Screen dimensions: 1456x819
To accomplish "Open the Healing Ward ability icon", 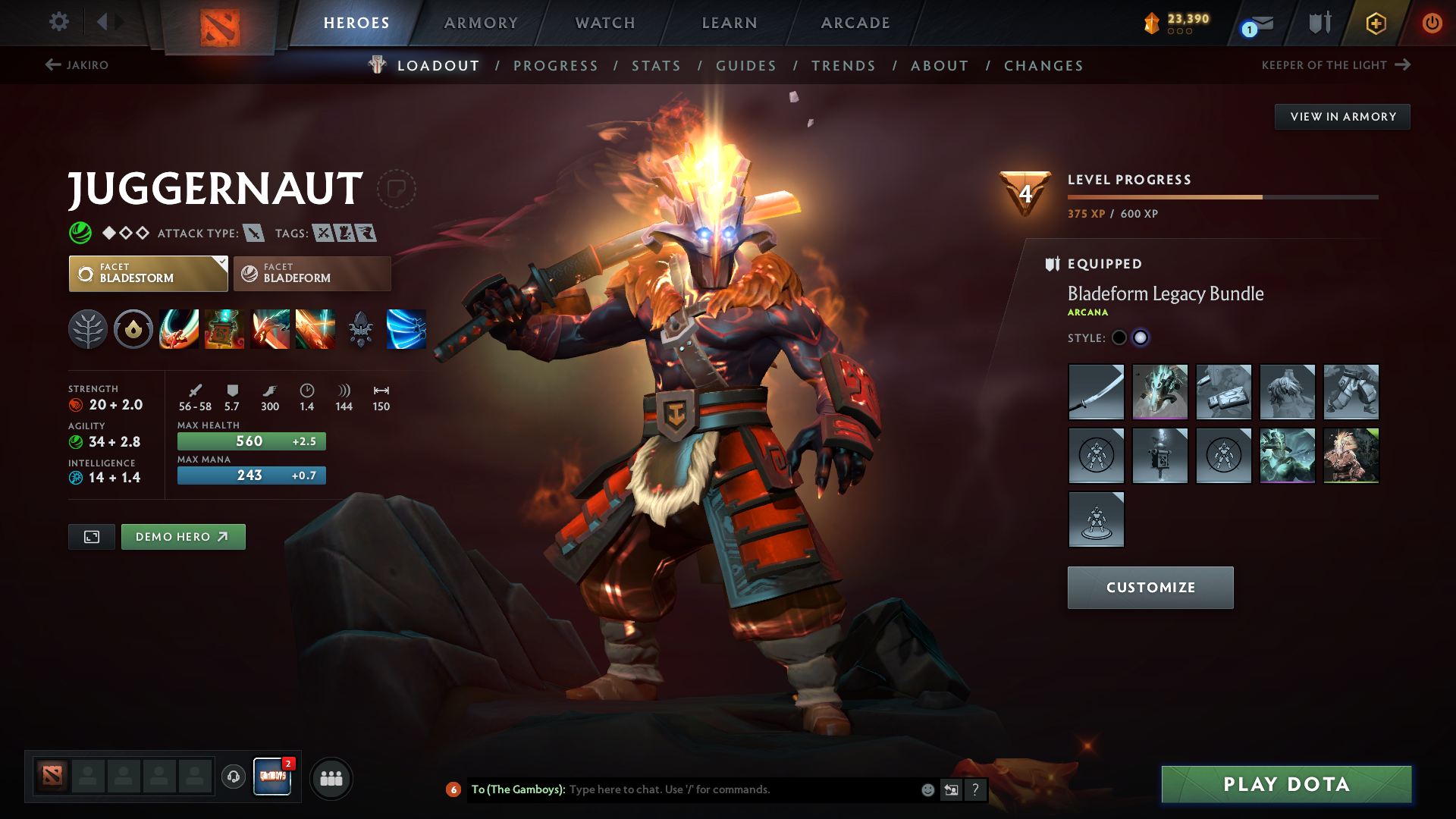I will [x=224, y=329].
